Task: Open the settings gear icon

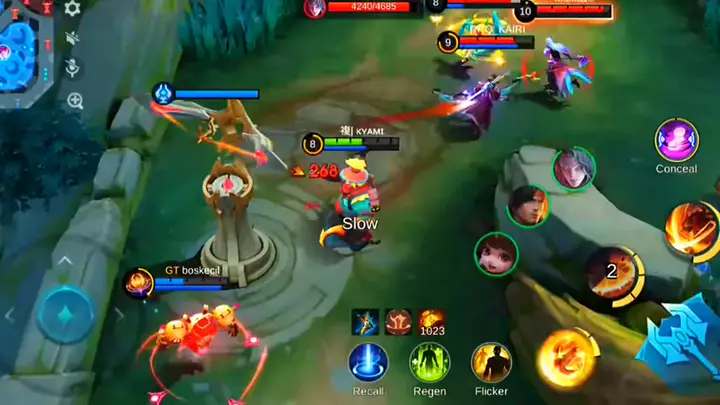Action: [73, 9]
